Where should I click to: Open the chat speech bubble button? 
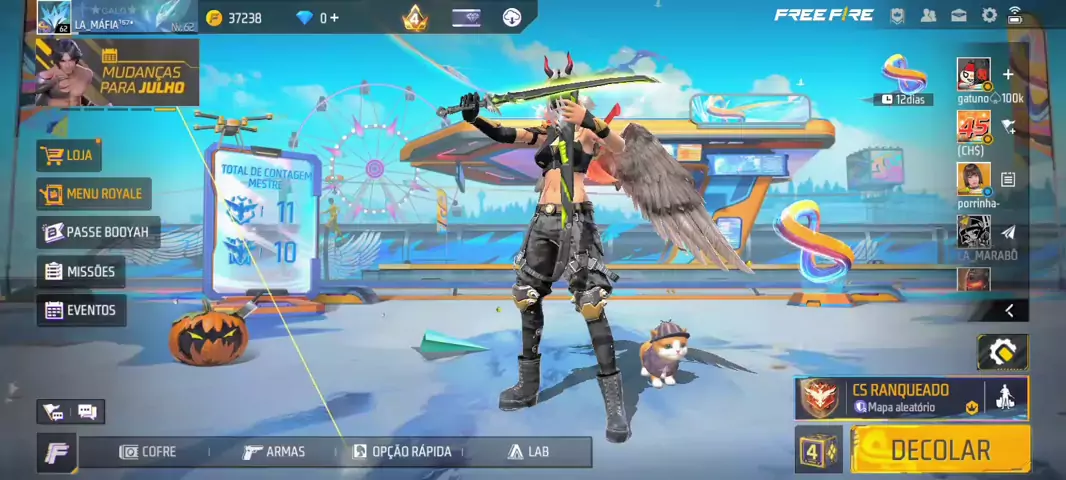pyautogui.click(x=87, y=411)
